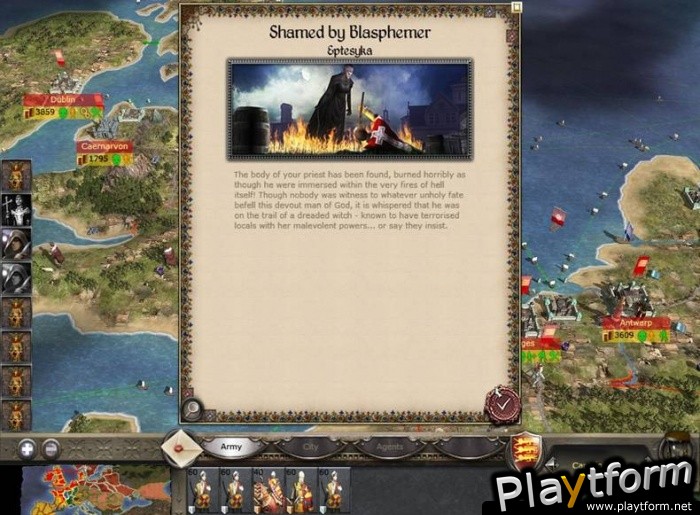Open the priest with cross event notification
Viewport: 700px width, 515px height.
pos(16,209)
